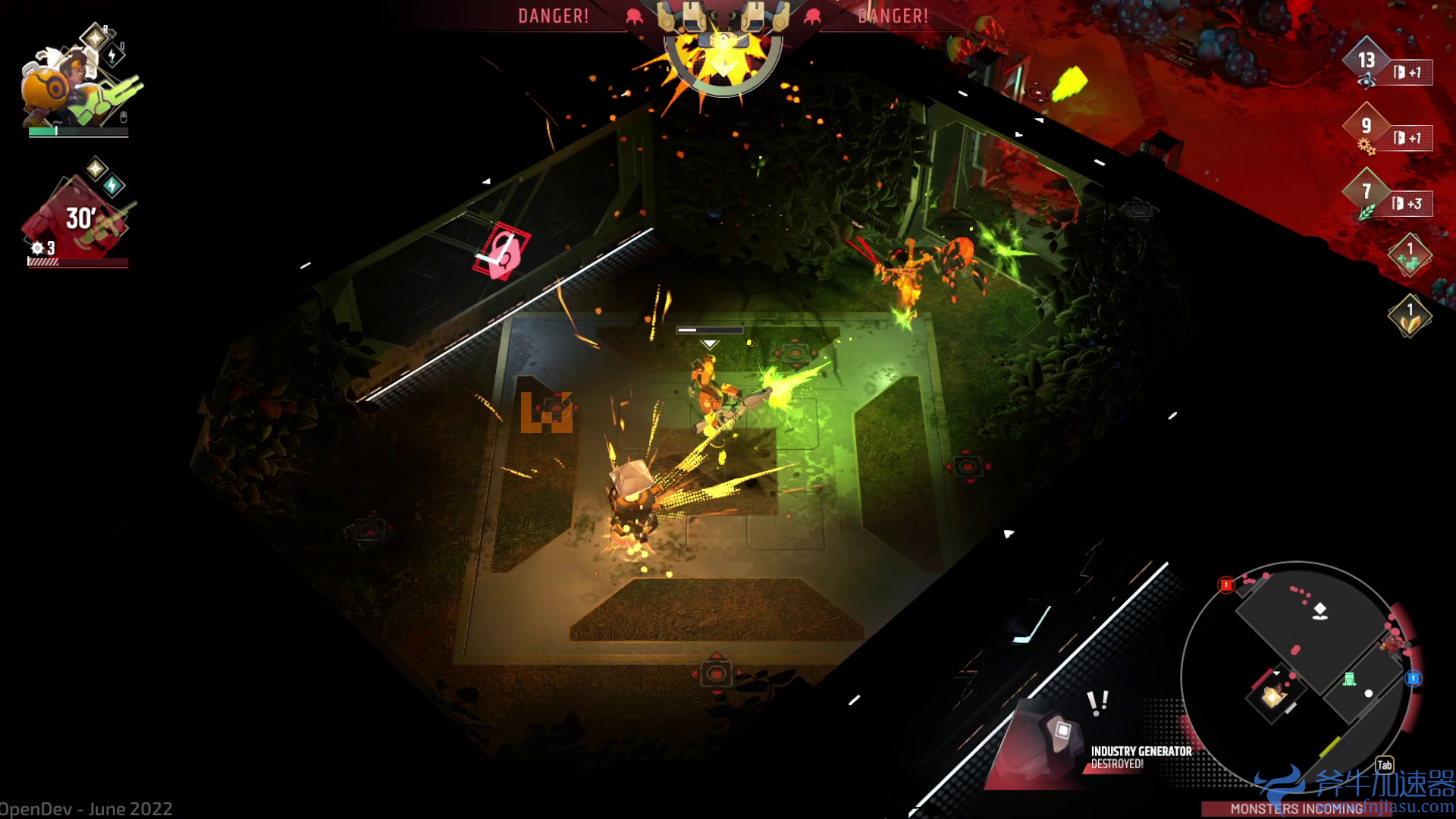This screenshot has height=819, width=1456.
Task: Click the industry gear resource counter
Action: pyautogui.click(x=1366, y=127)
